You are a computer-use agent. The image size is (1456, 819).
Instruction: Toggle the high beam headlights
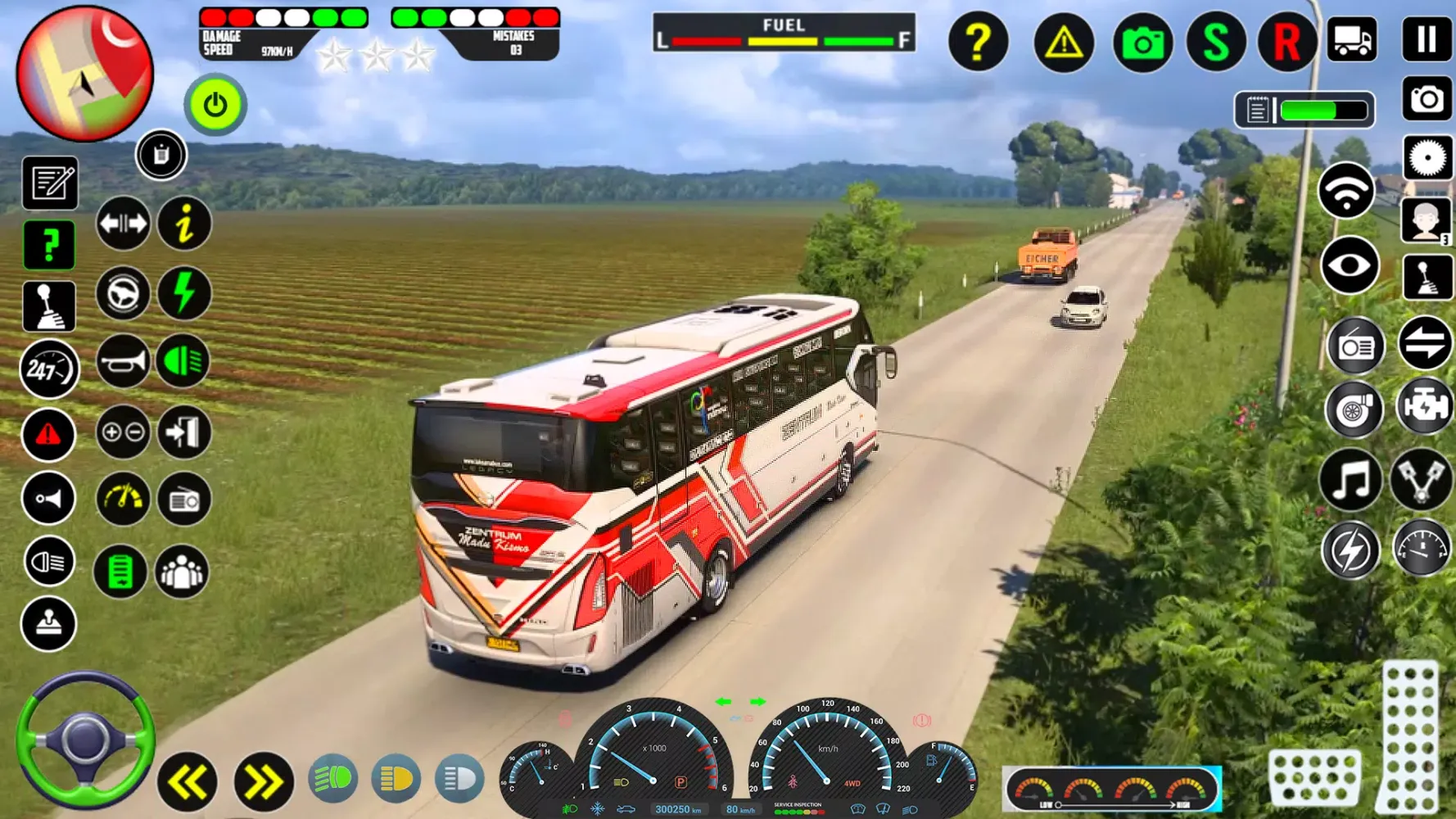click(x=459, y=776)
